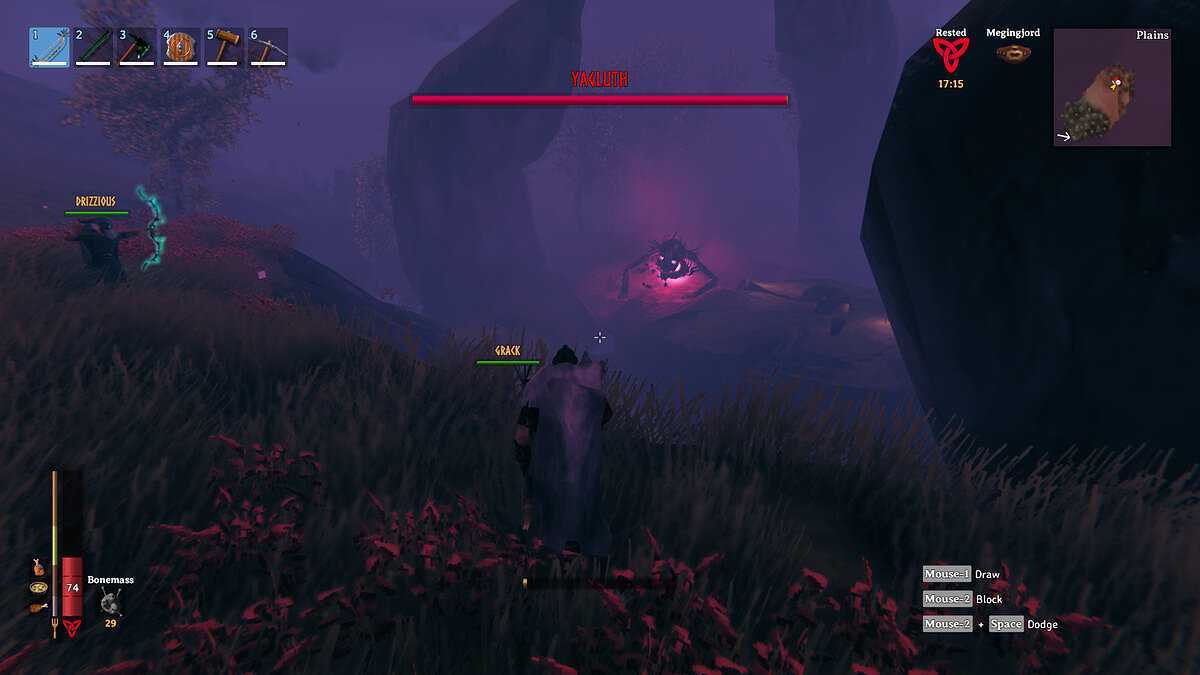This screenshot has width=1200, height=675.
Task: Pick the pickaxe in hotbar slot 6
Action: click(x=268, y=47)
